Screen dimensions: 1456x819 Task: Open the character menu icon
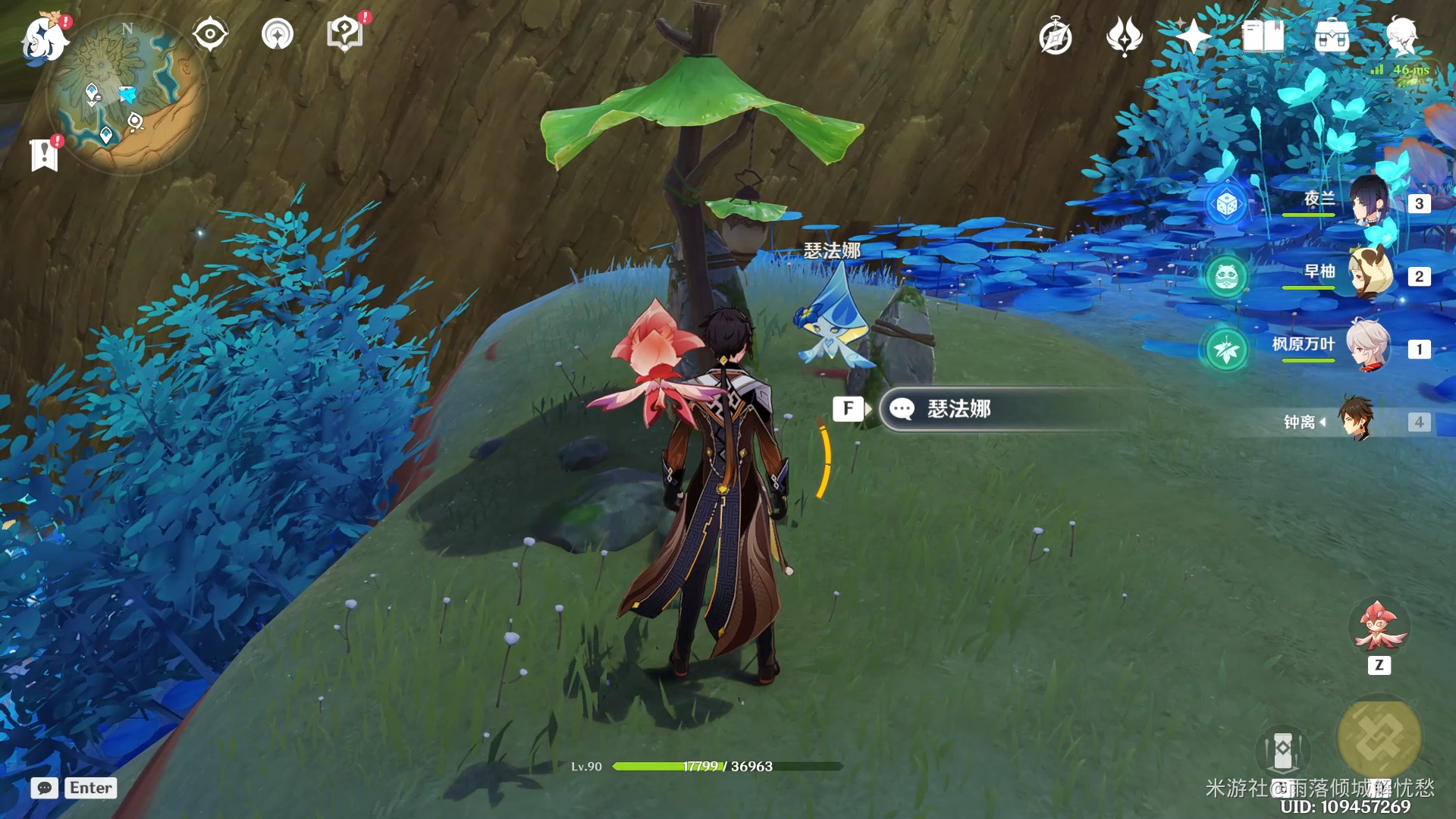1401,36
